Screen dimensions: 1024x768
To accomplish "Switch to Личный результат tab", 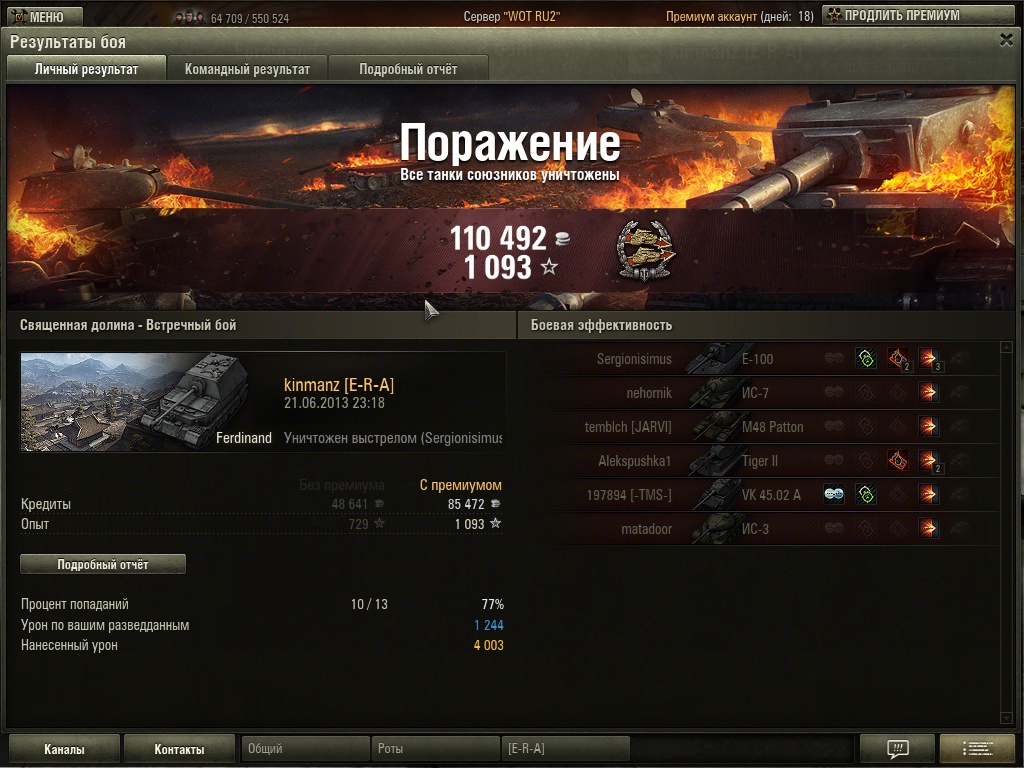I will [x=86, y=69].
